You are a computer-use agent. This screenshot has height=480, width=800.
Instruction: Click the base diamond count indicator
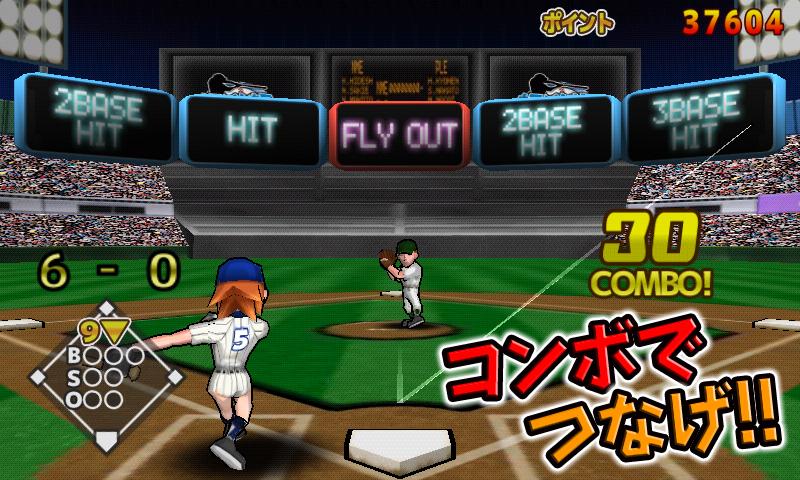tap(106, 375)
